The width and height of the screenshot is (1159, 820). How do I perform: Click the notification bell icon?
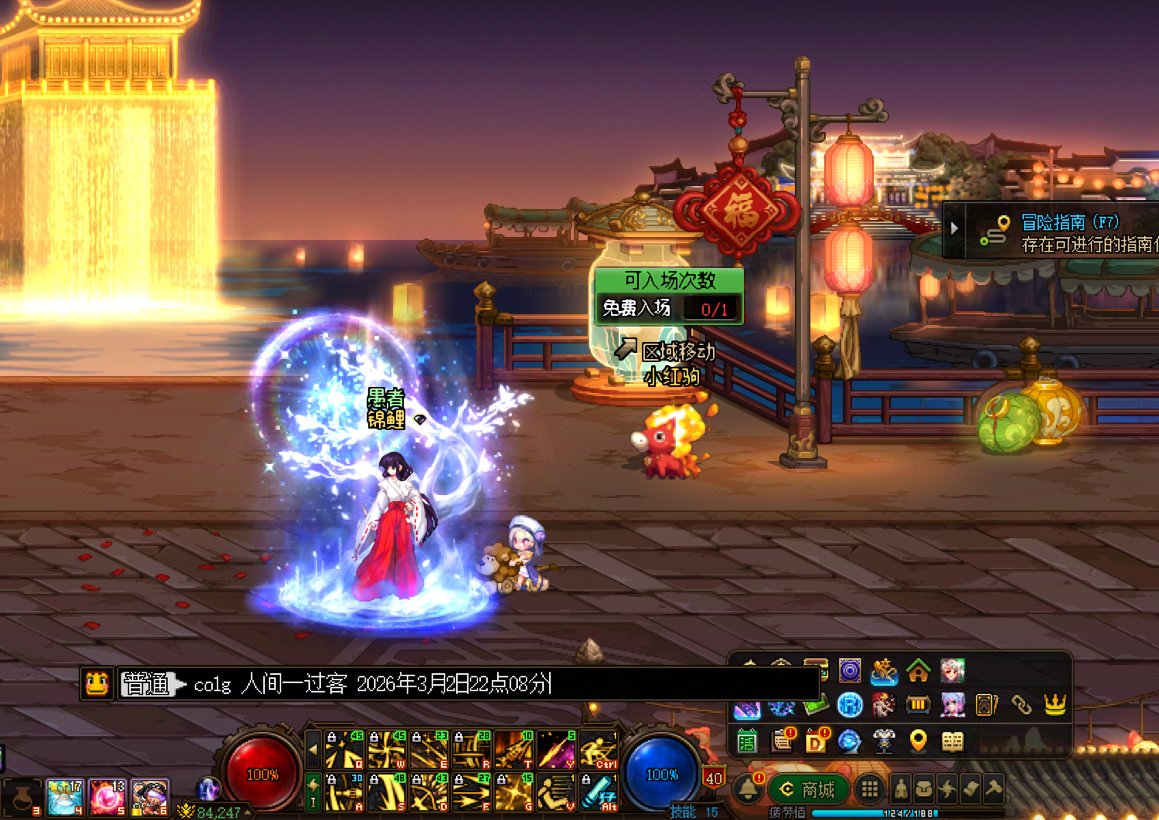[x=747, y=789]
